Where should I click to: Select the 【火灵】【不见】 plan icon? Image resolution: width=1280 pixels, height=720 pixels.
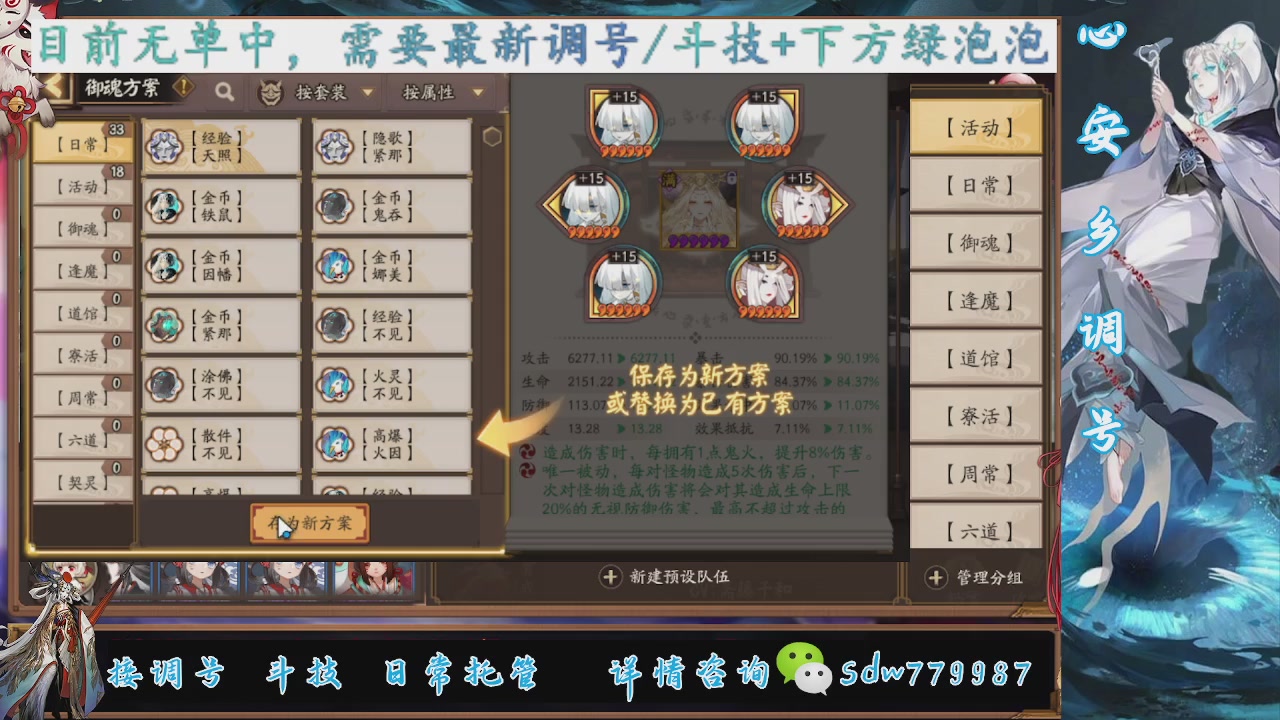[334, 384]
